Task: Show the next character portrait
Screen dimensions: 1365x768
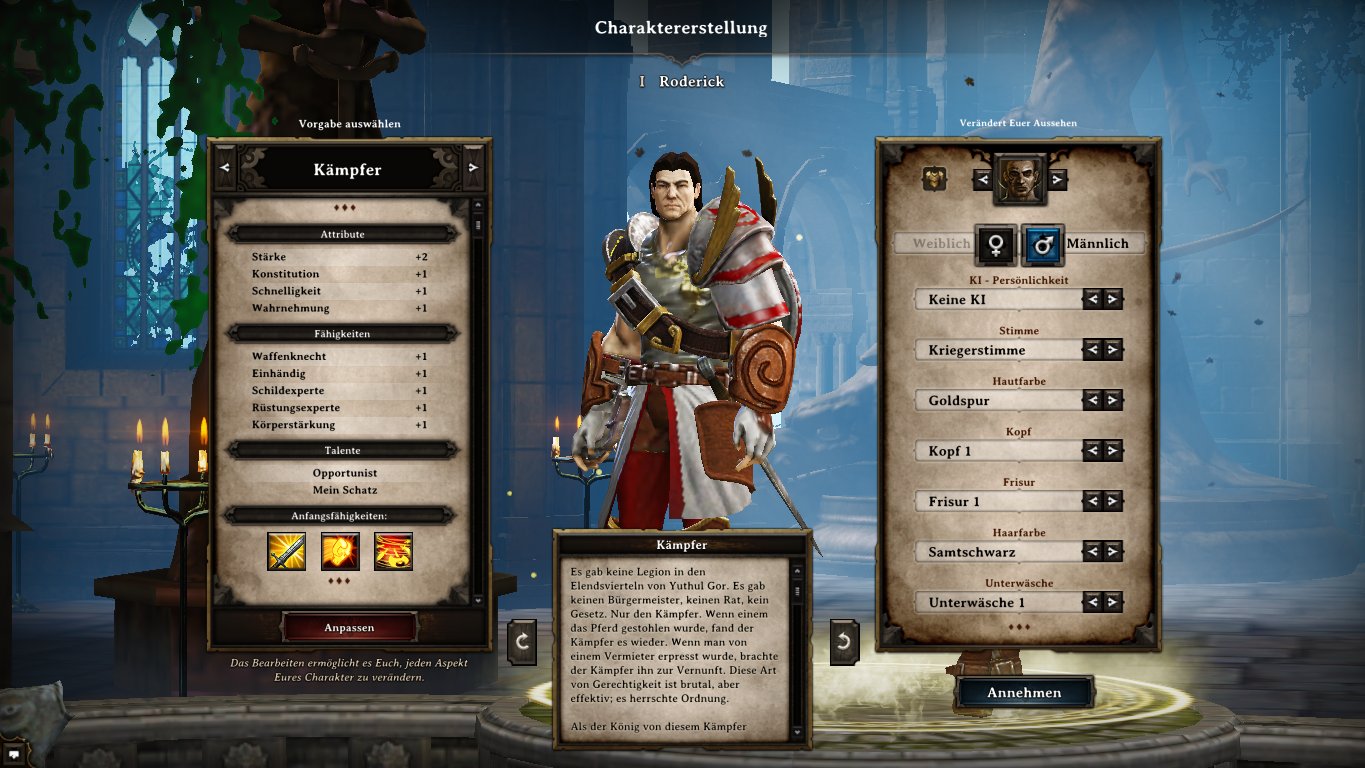Action: click(x=1057, y=179)
